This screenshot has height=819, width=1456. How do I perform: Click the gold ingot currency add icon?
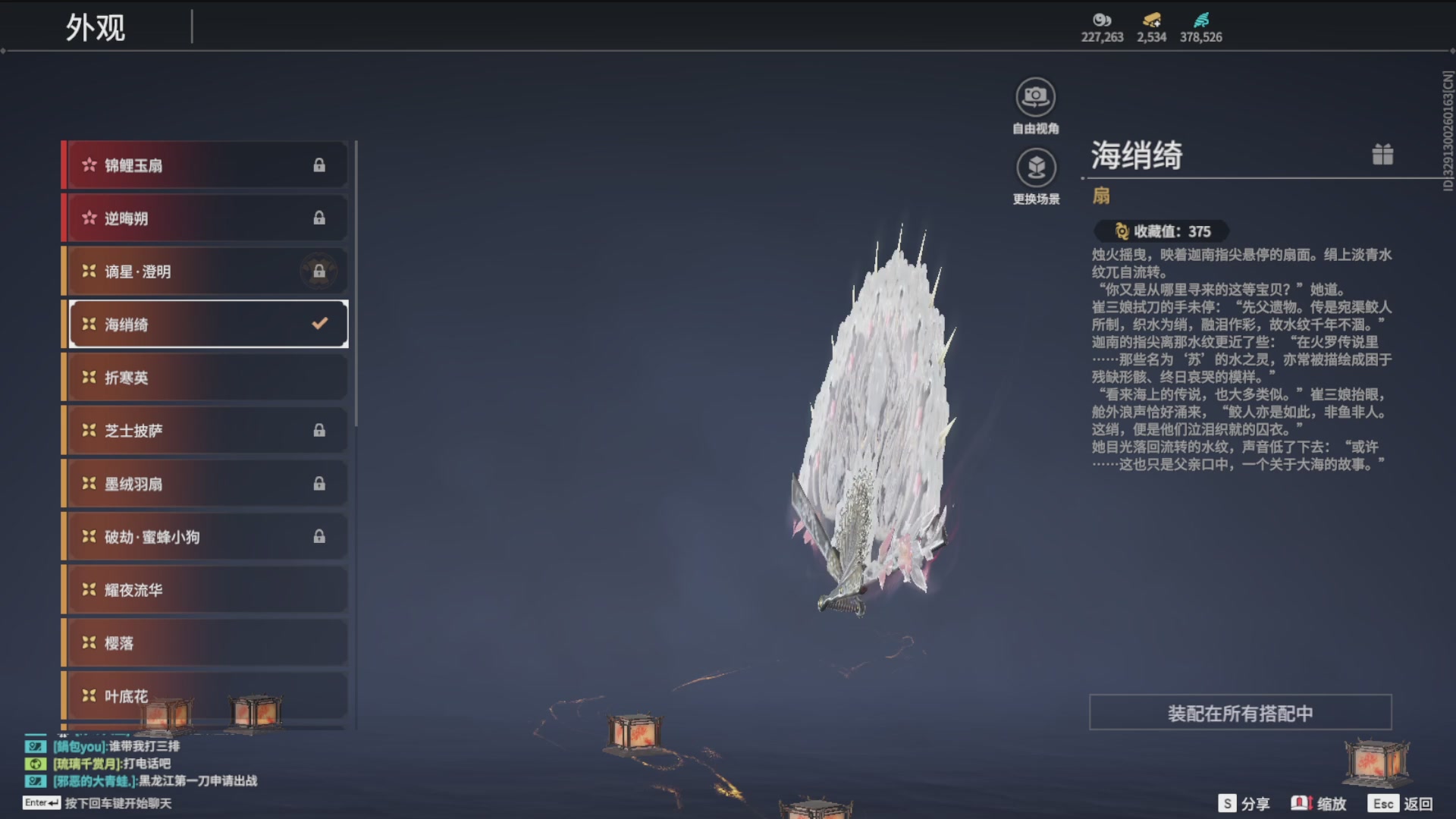[x=1150, y=20]
